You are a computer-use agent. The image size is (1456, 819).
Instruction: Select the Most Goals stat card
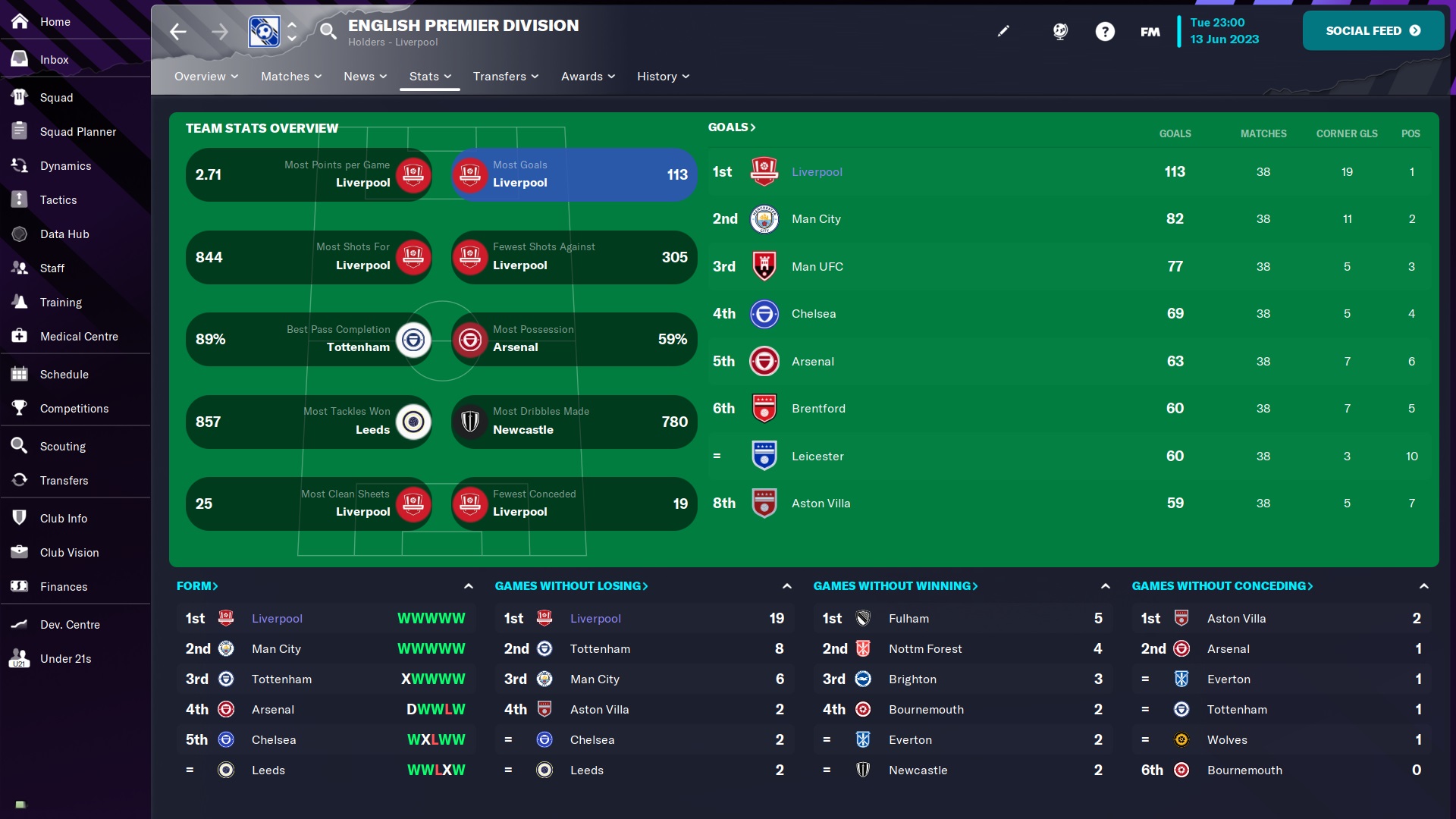coord(574,174)
